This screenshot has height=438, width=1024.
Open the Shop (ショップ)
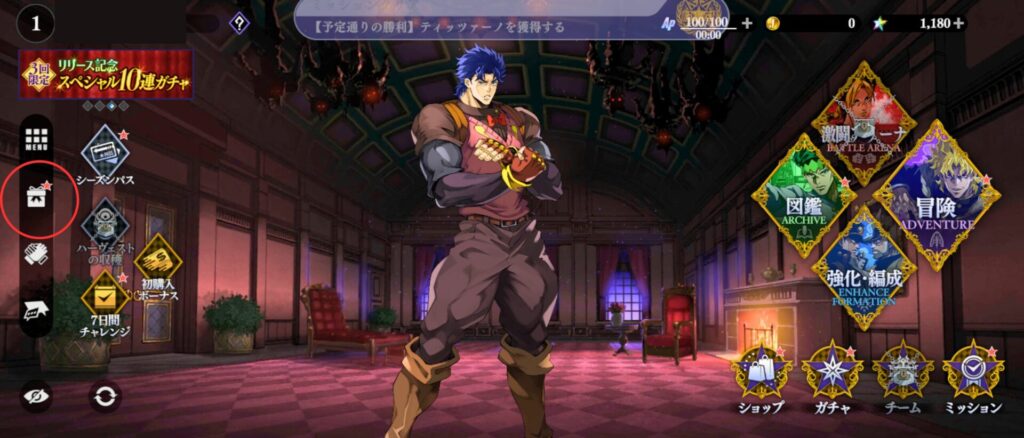761,375
